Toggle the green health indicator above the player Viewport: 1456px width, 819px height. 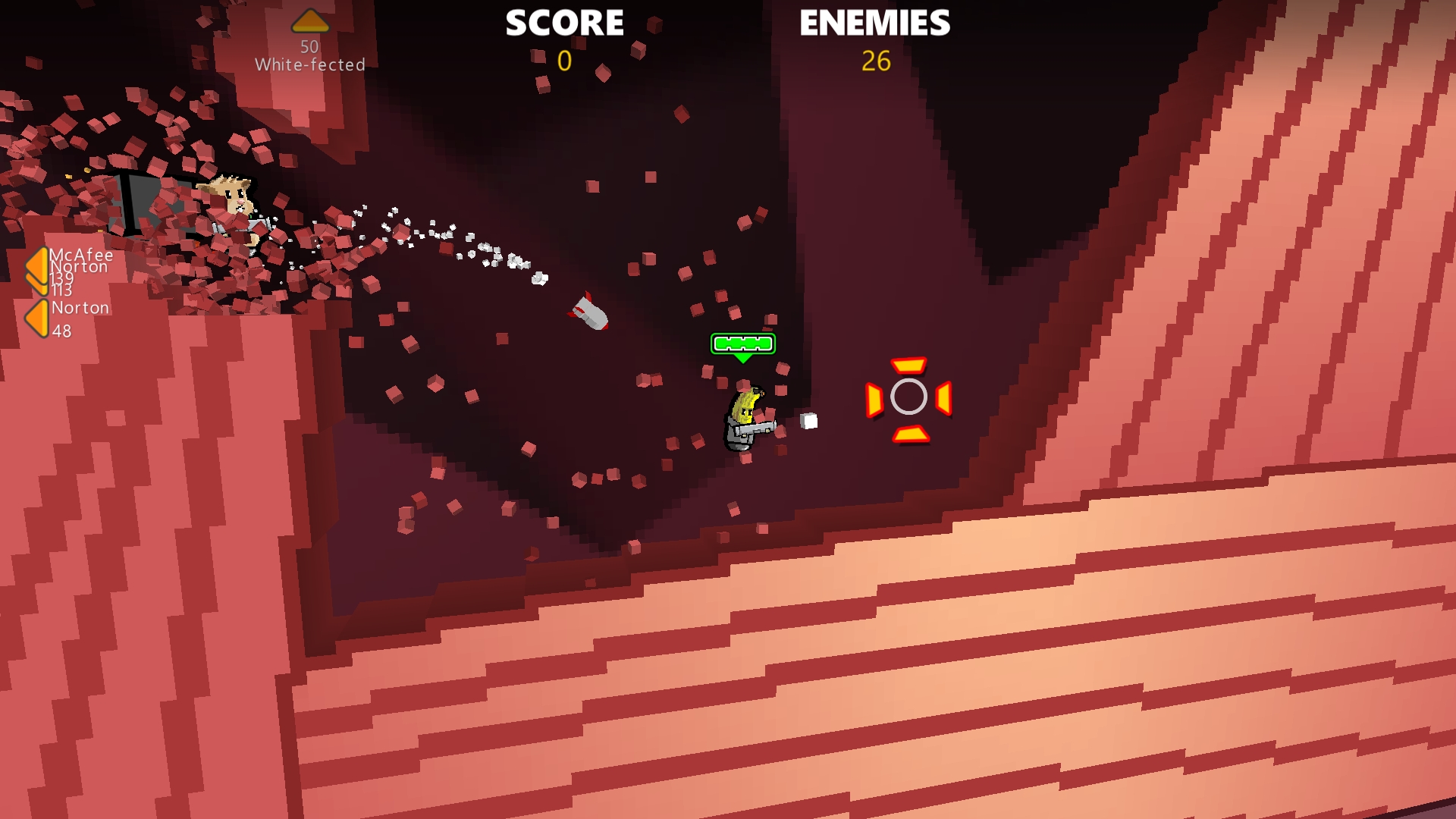click(x=742, y=344)
